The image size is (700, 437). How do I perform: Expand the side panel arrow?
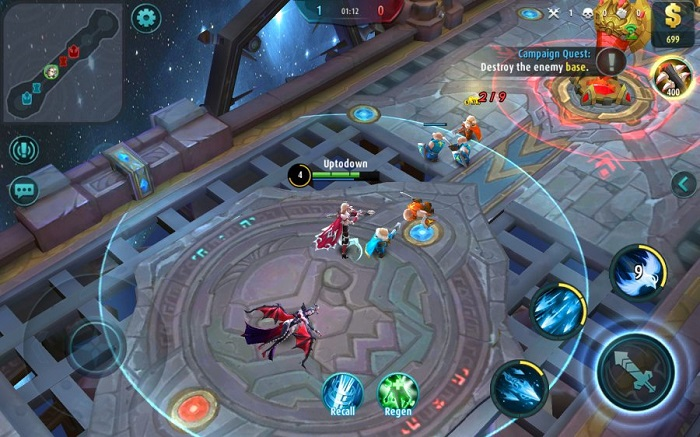683,183
